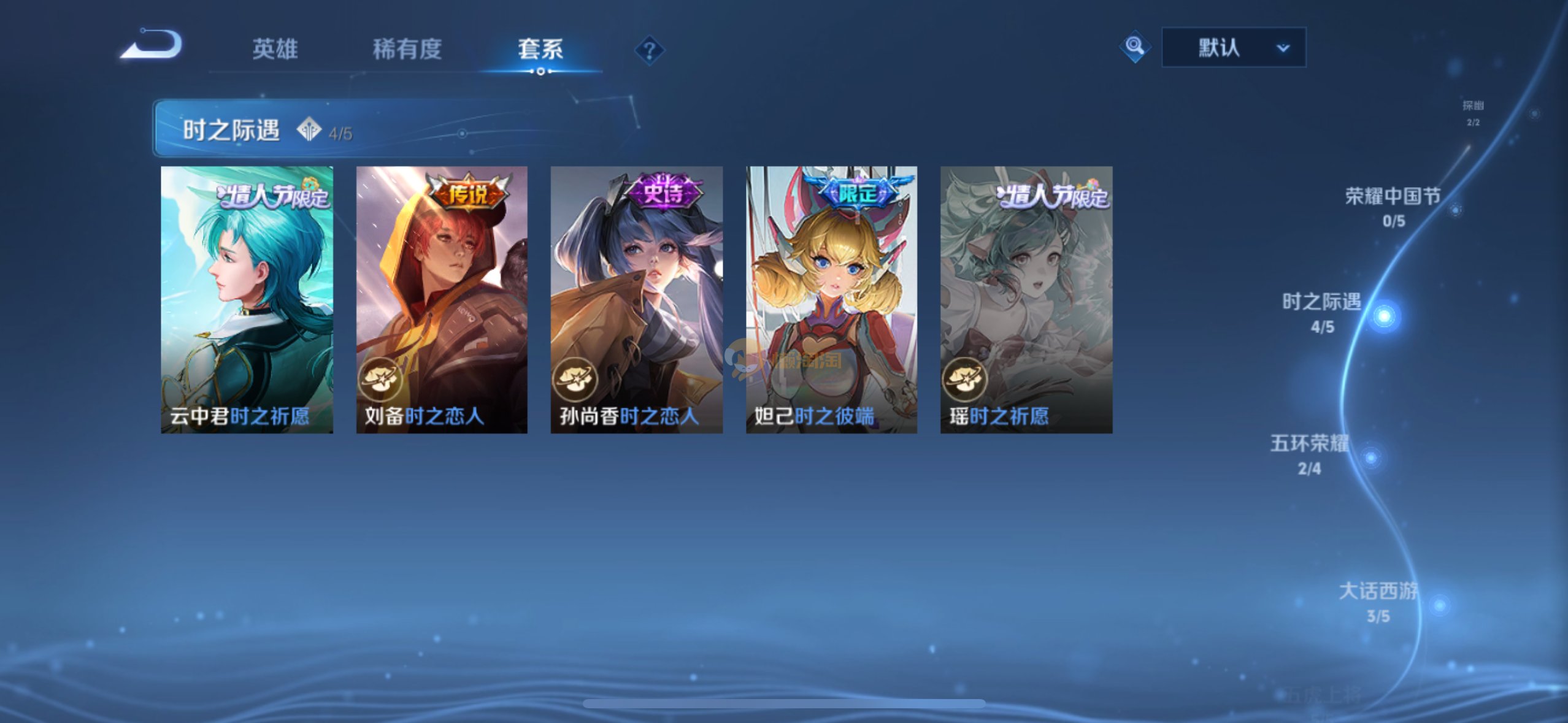This screenshot has height=723, width=1568.
Task: View 妲己 时之彼端 skin card
Action: click(831, 299)
